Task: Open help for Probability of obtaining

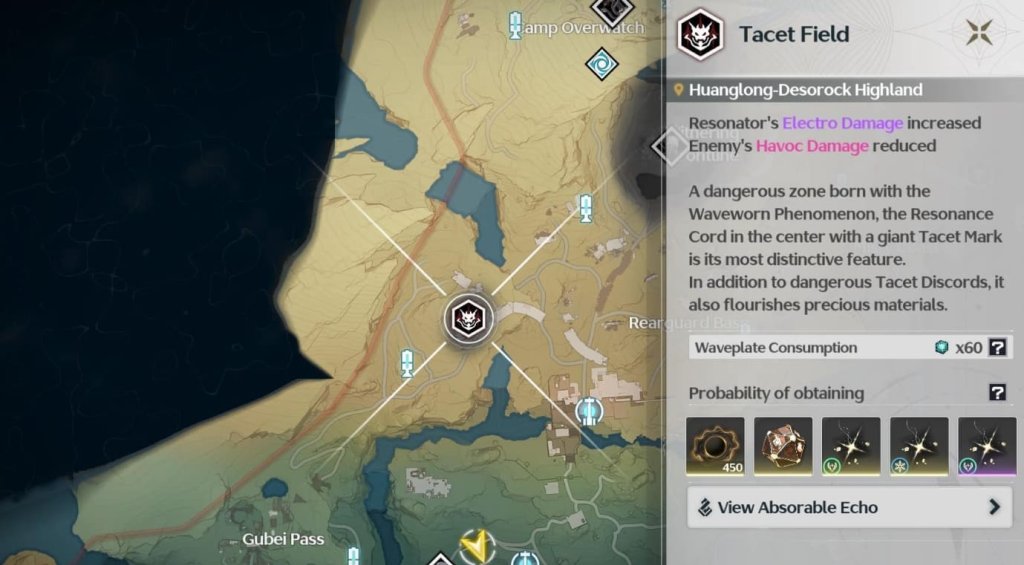Action: pos(996,393)
